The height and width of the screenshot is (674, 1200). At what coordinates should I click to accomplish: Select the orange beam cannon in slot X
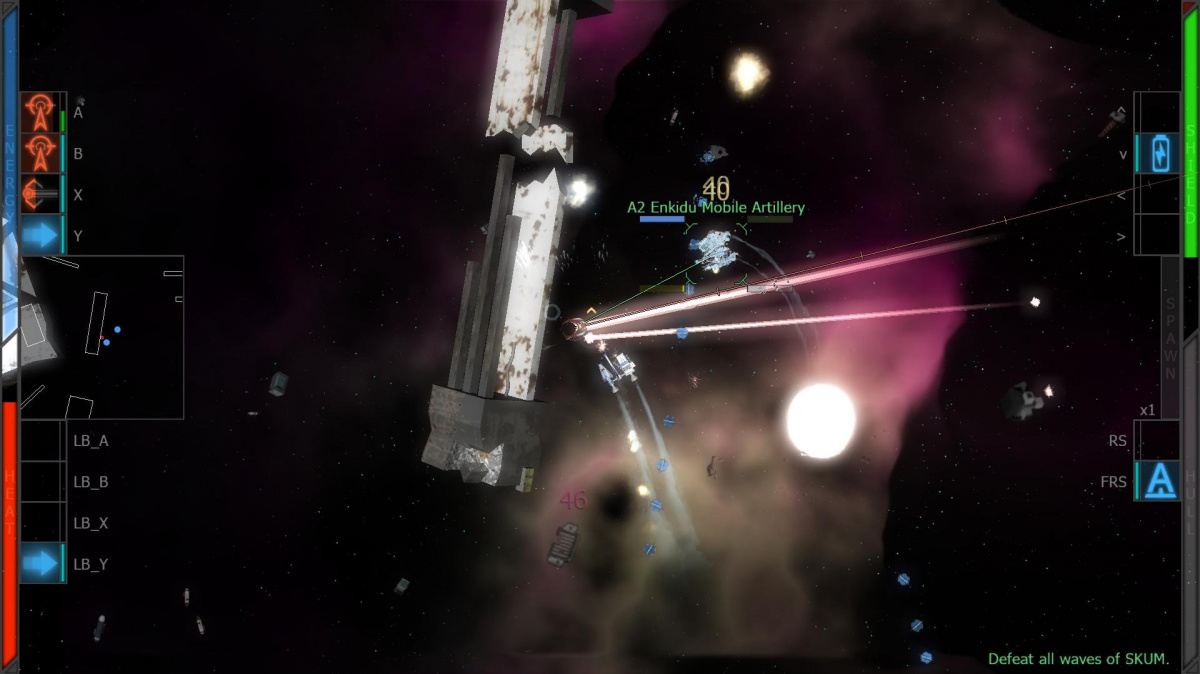41,195
